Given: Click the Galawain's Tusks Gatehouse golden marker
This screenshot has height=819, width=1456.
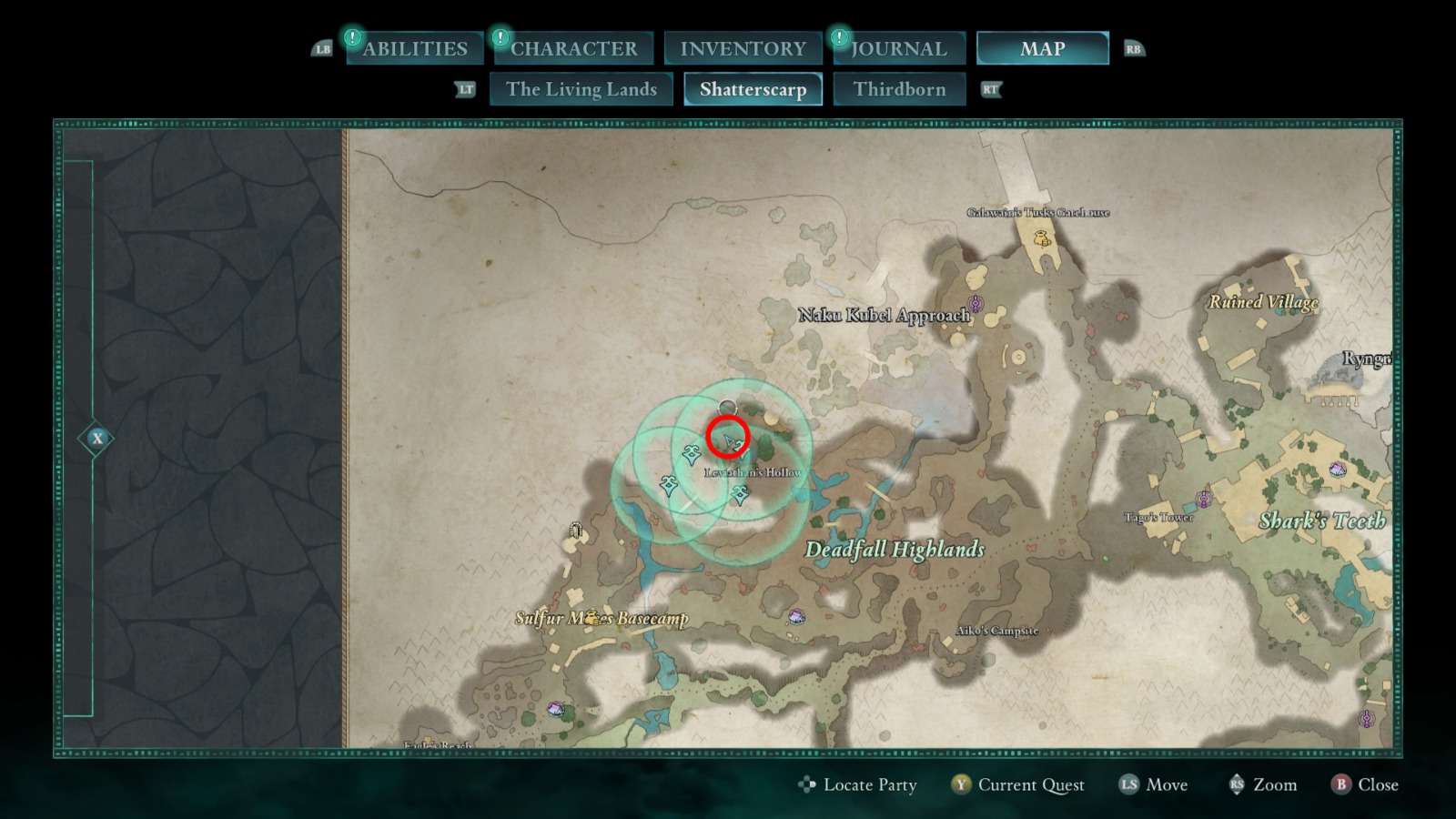Looking at the screenshot, I should [x=1042, y=238].
